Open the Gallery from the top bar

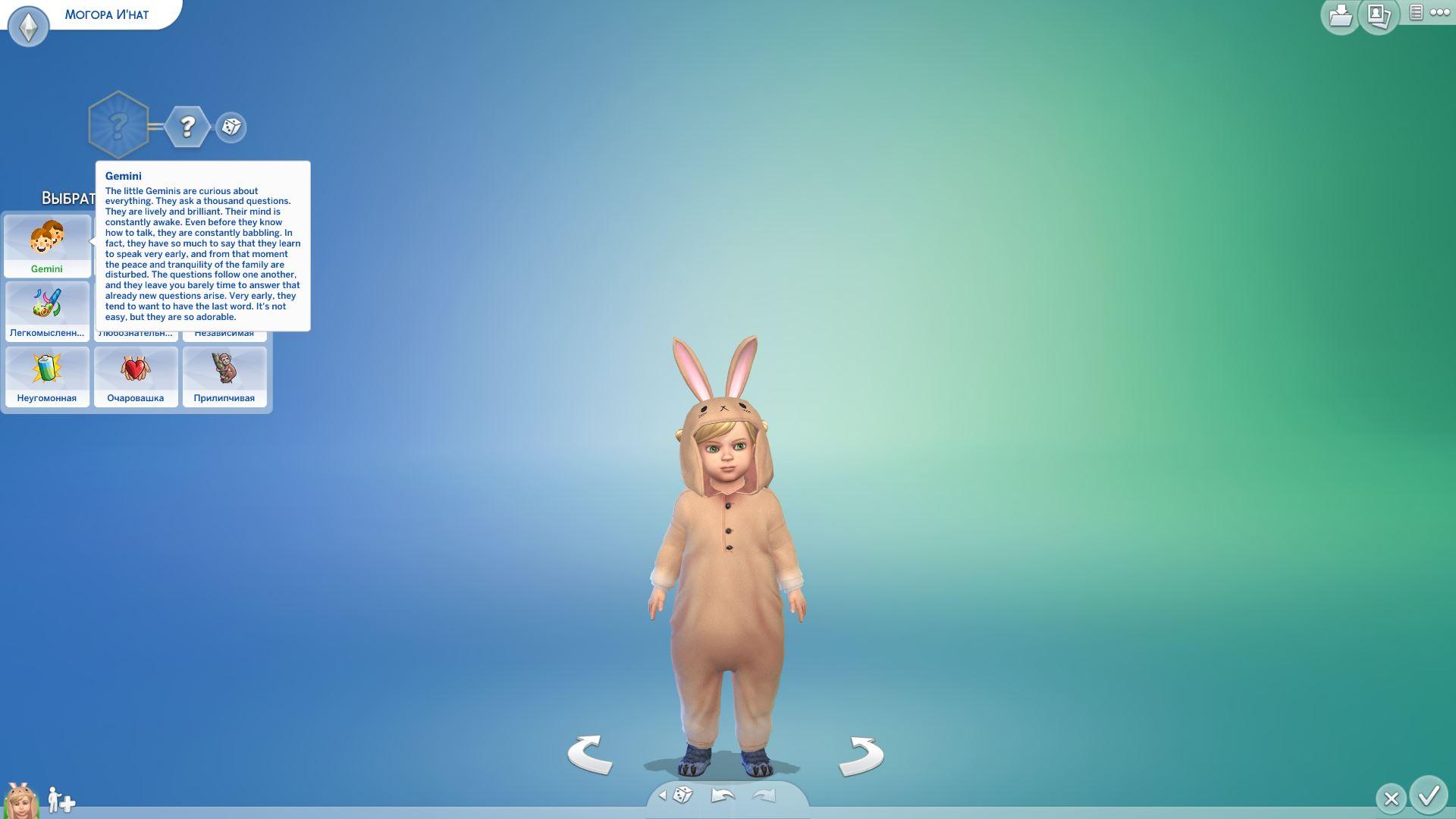(1378, 16)
